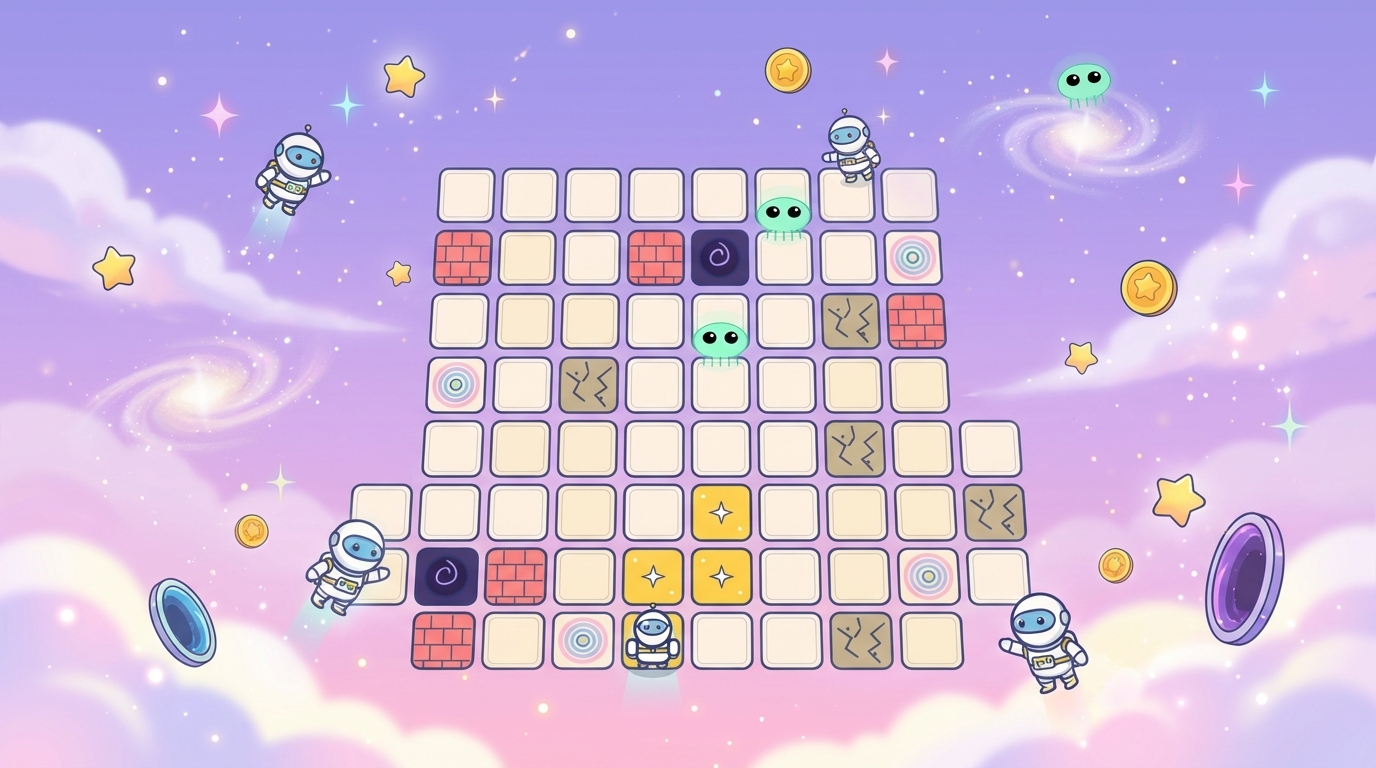Select the dark vortex tile between the green aliens
Image resolution: width=1376 pixels, height=768 pixels.
[720, 258]
